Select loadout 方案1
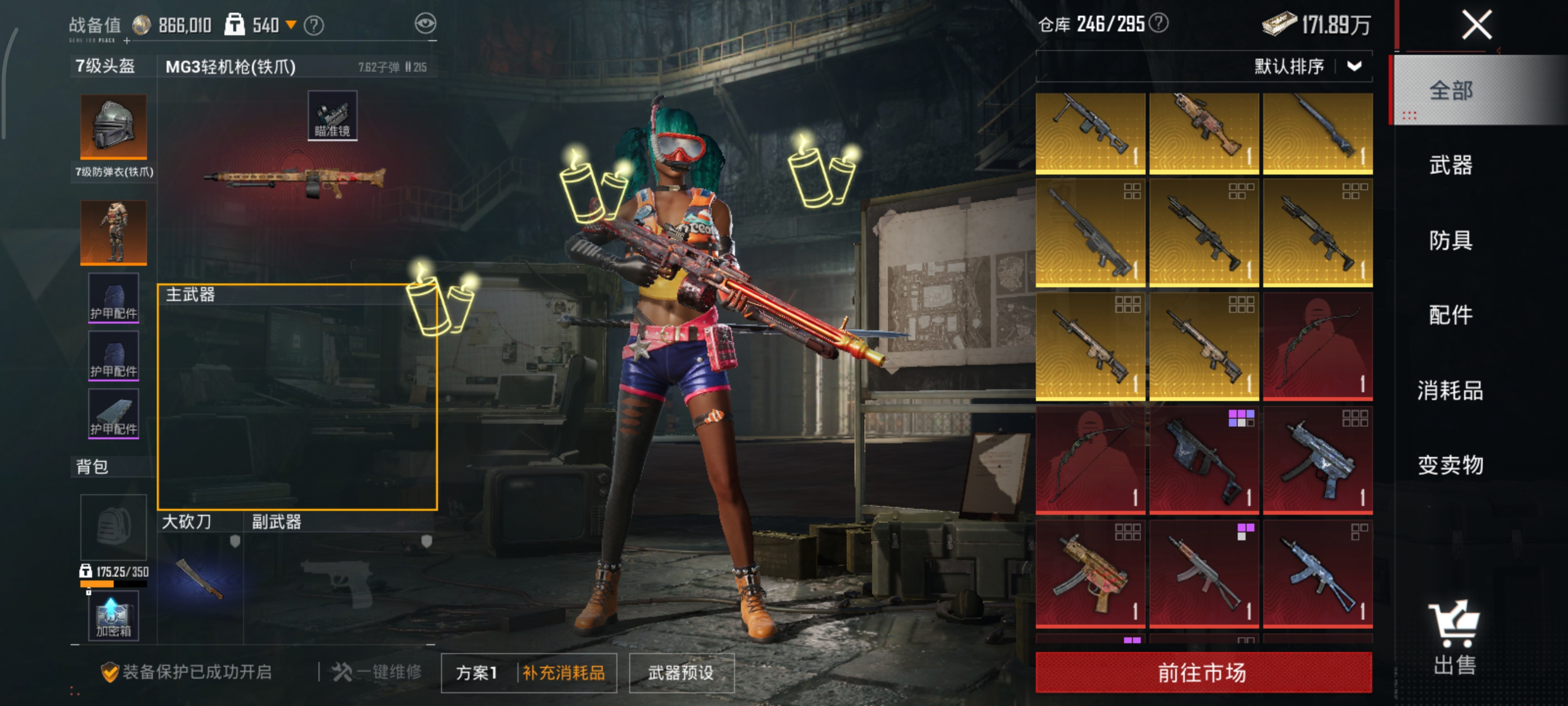Screen dimensions: 1568x706 click(x=477, y=673)
